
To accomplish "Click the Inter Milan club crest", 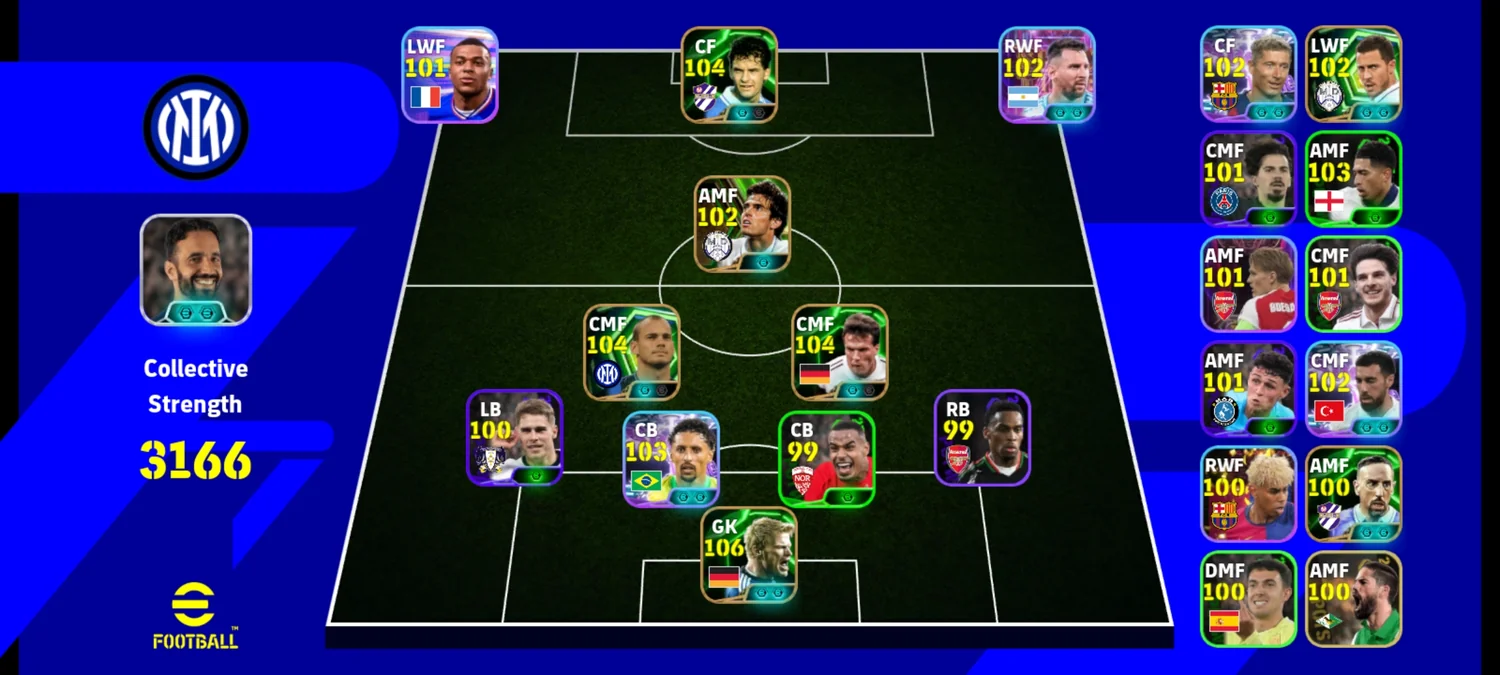I will pyautogui.click(x=196, y=127).
